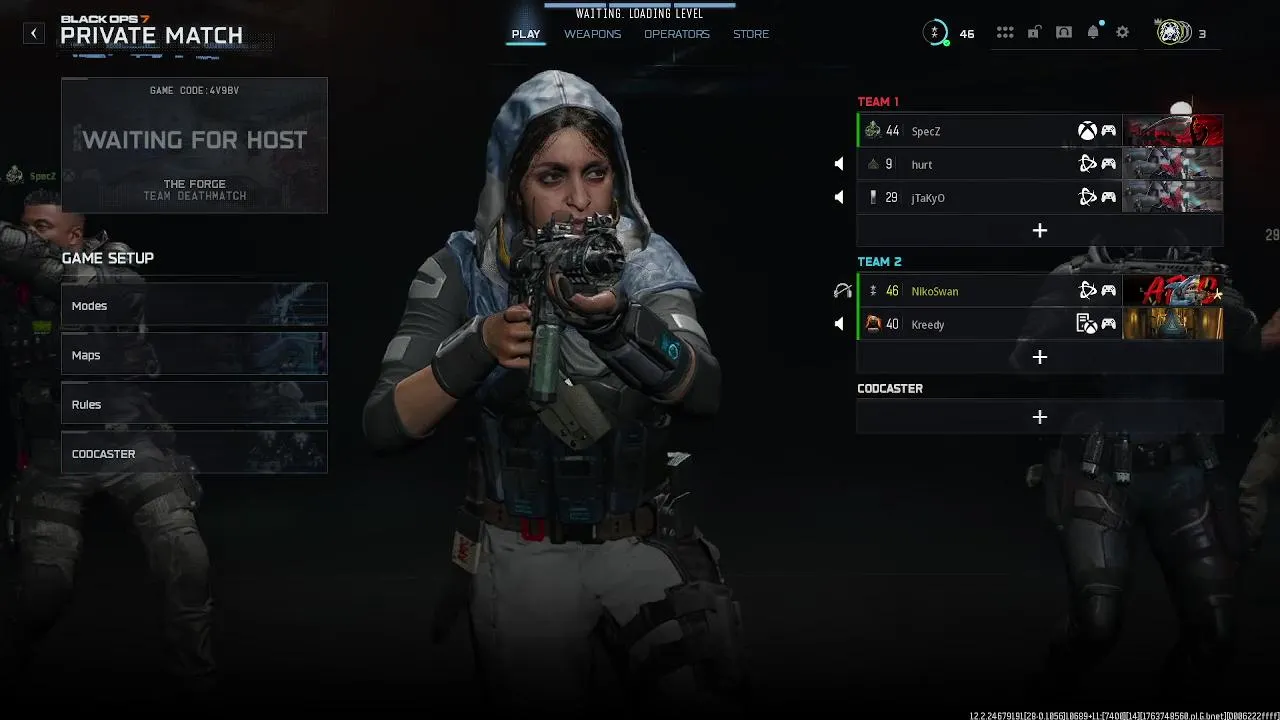
Task: Go back using the arrow button
Action: coord(34,33)
